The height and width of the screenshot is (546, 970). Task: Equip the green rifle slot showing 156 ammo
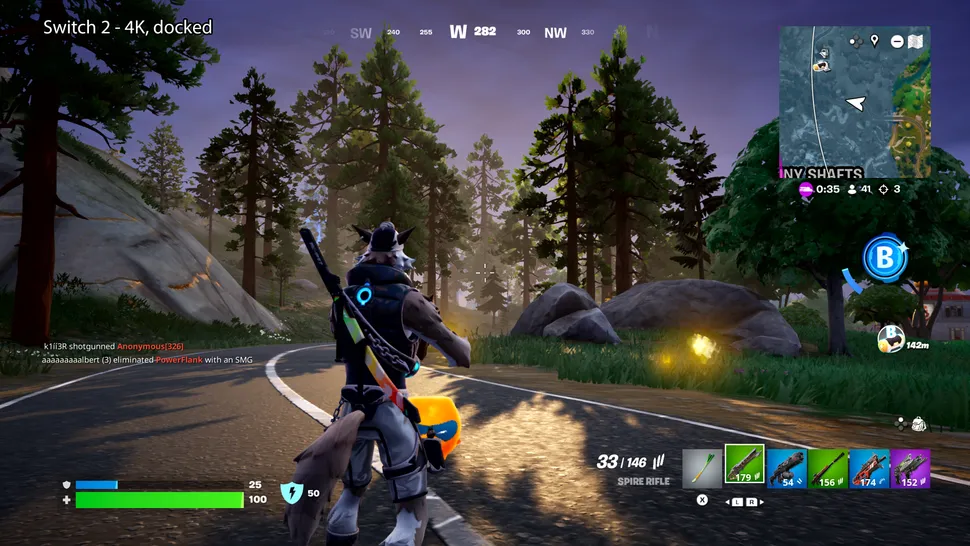[827, 468]
